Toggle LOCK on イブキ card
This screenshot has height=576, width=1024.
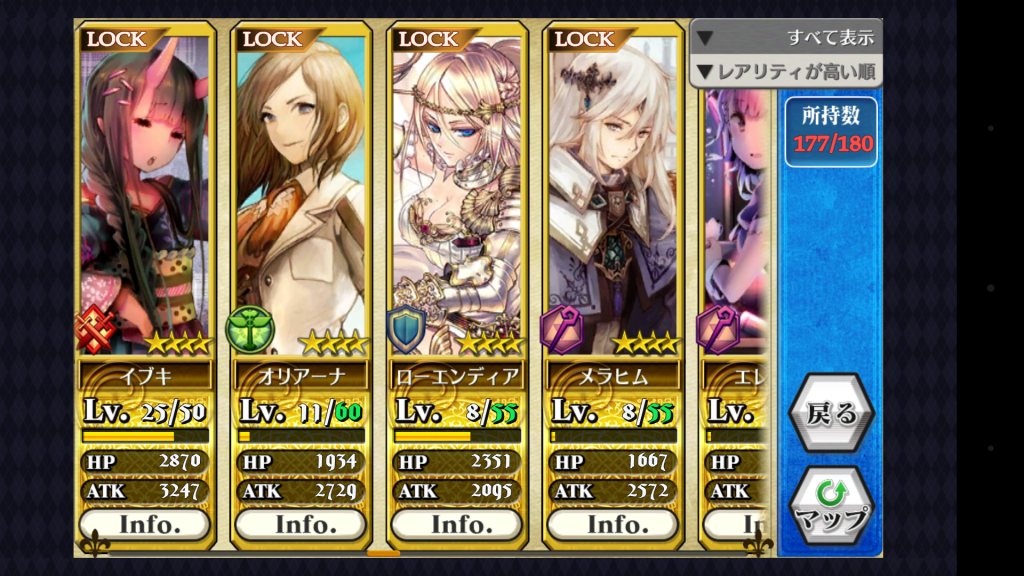coord(116,40)
